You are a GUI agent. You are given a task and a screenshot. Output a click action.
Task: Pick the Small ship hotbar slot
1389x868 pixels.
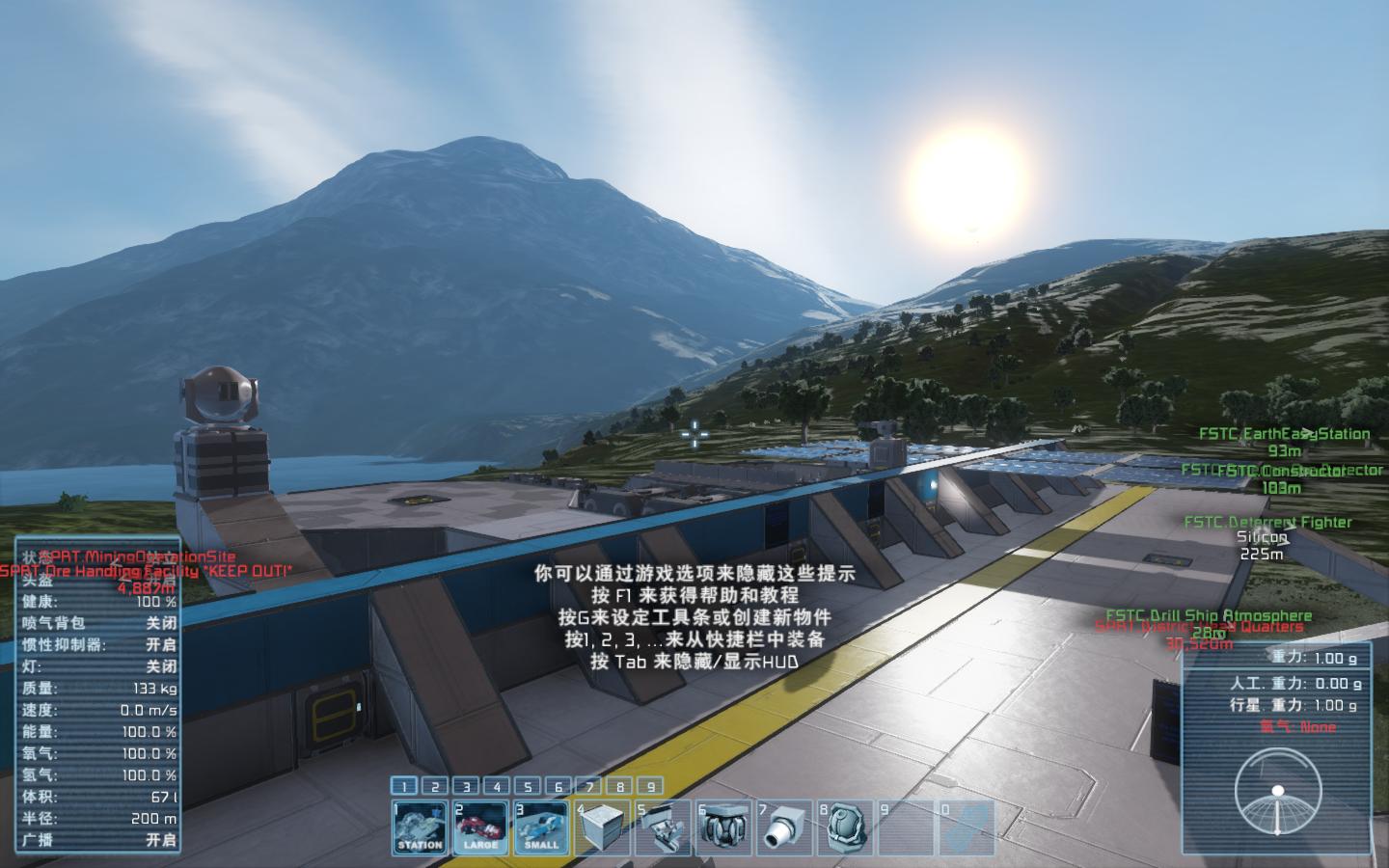pos(541,827)
